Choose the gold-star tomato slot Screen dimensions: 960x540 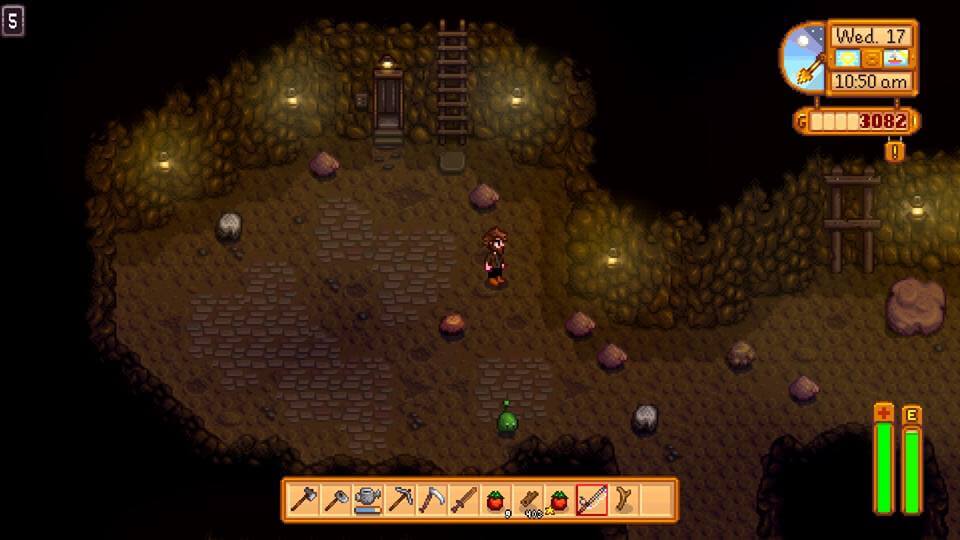pos(559,499)
